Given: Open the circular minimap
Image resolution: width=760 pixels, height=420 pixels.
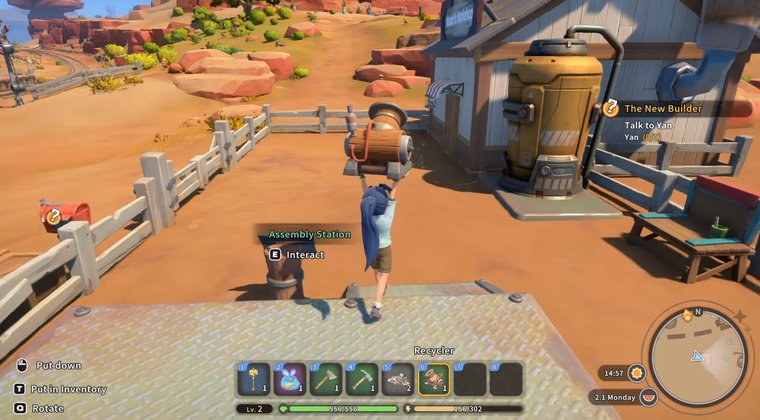Looking at the screenshot, I should [x=699, y=357].
